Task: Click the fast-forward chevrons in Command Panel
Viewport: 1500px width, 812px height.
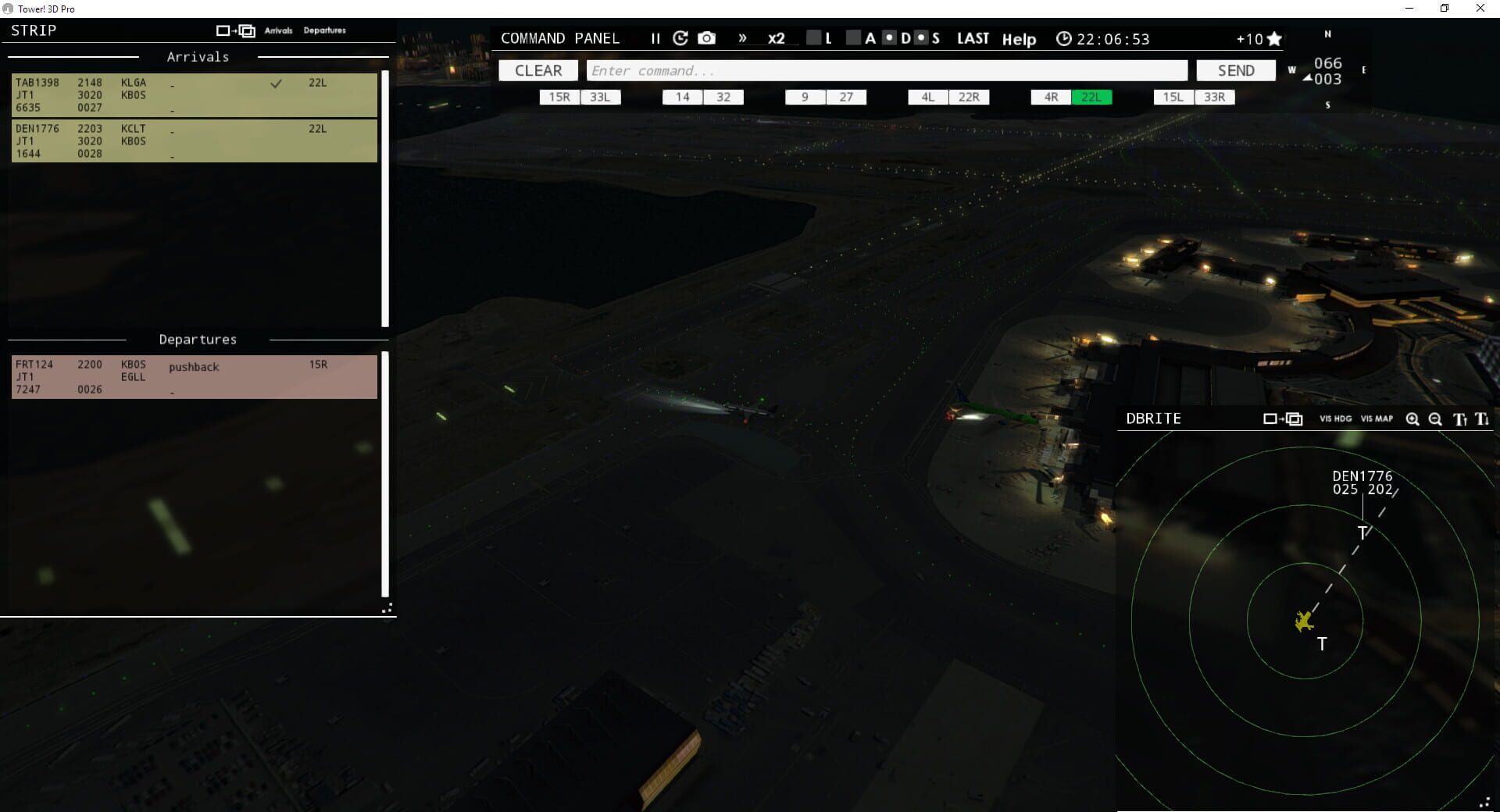Action: point(742,37)
